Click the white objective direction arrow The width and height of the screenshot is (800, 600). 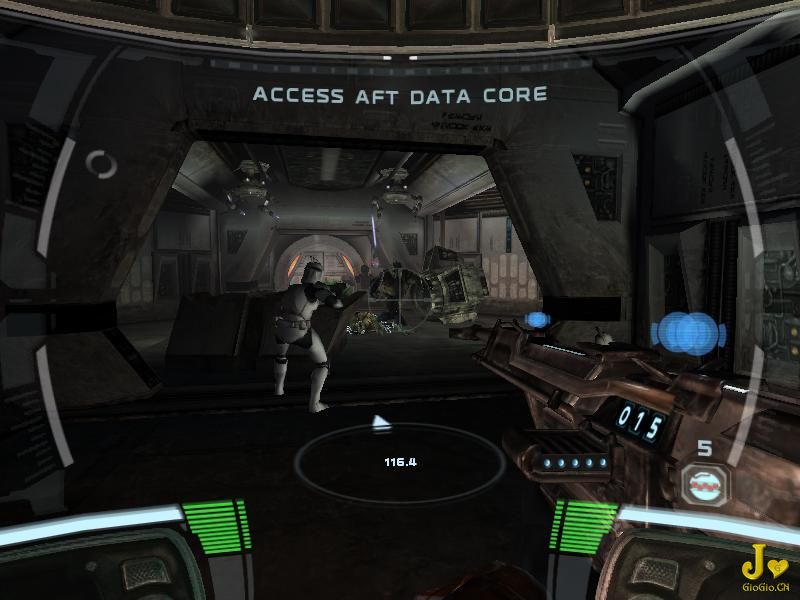380,423
